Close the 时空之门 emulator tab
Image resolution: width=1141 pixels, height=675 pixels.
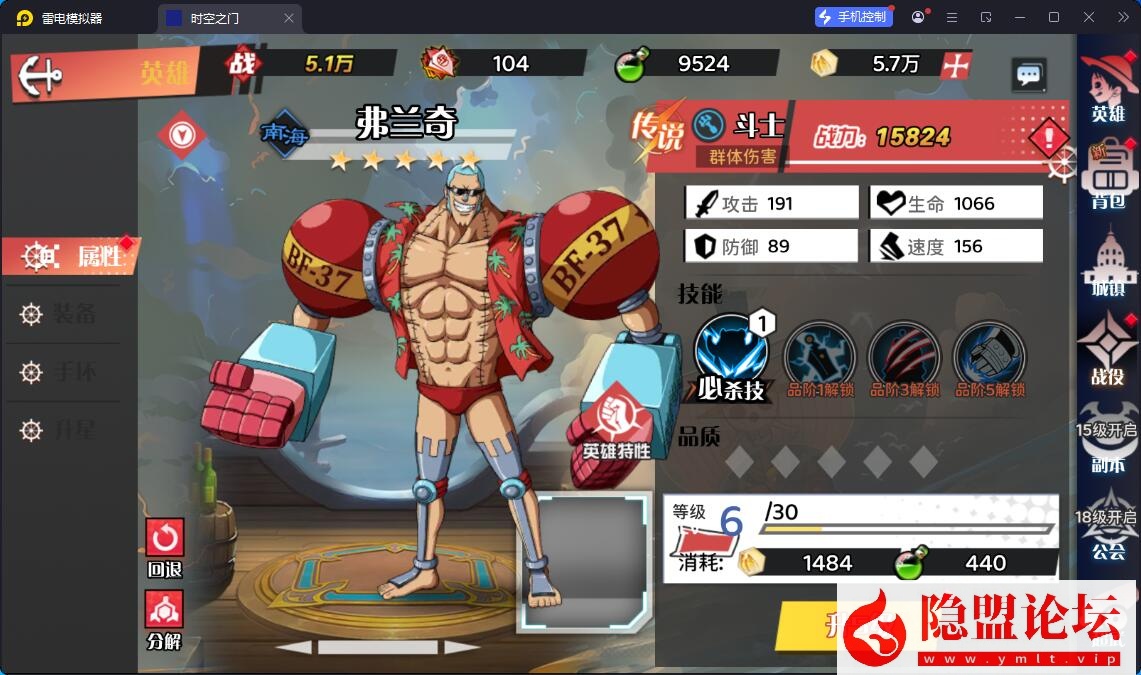click(x=289, y=18)
